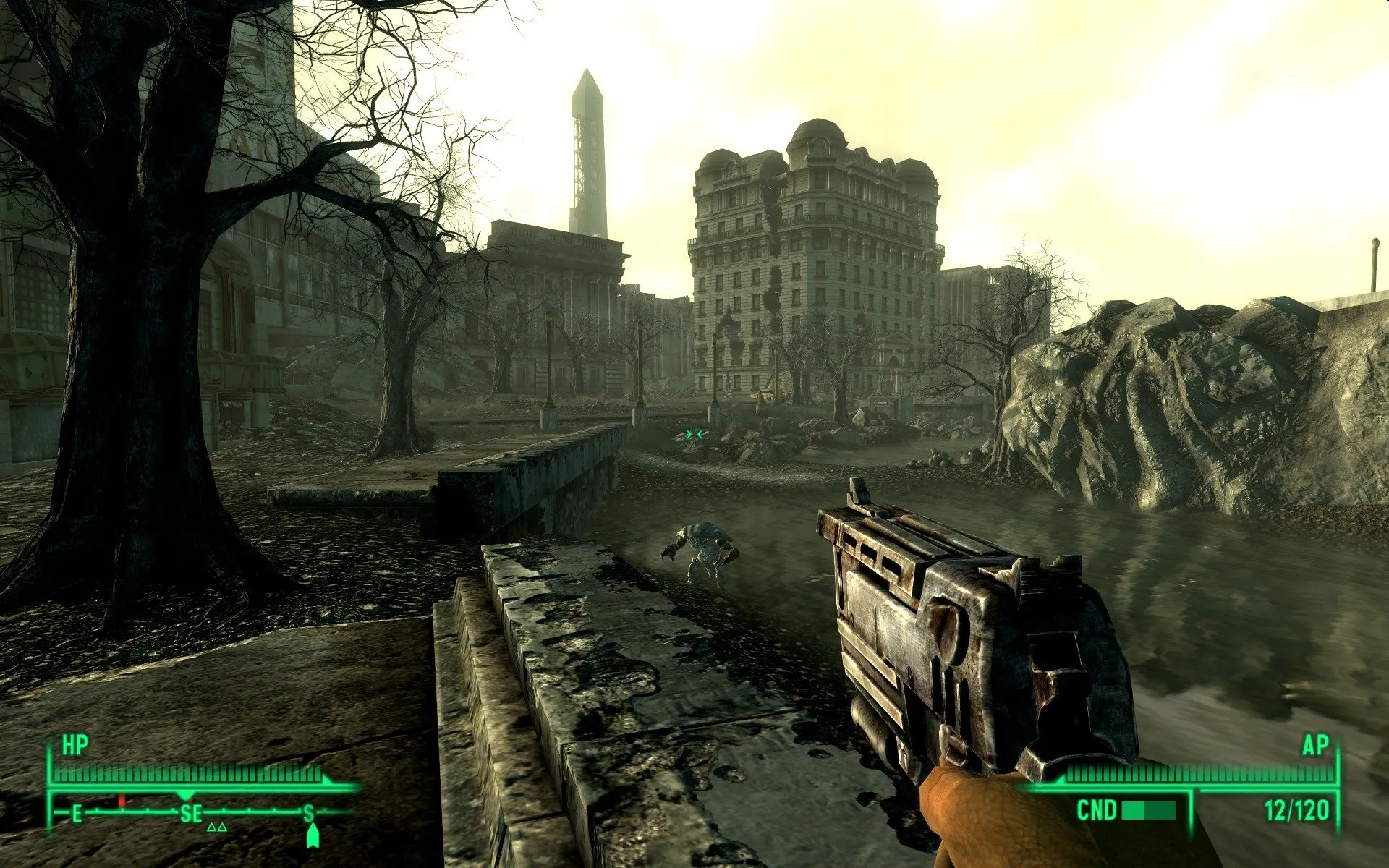Select the quest arrow marker under S

pos(312,835)
